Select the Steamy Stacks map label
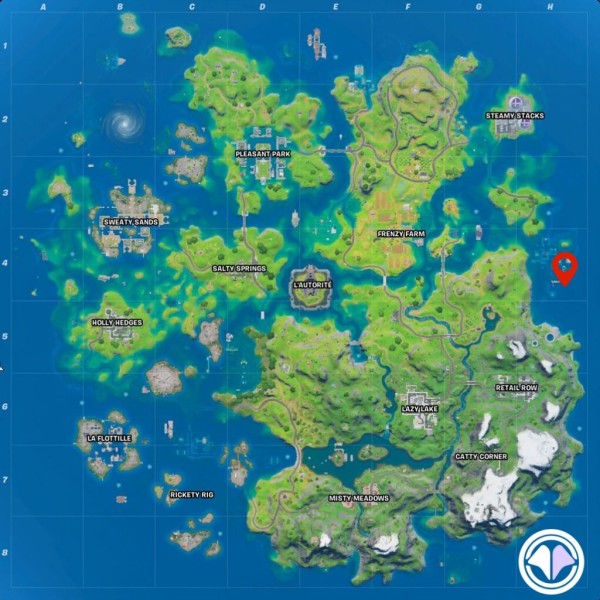The width and height of the screenshot is (600, 600). click(515, 116)
